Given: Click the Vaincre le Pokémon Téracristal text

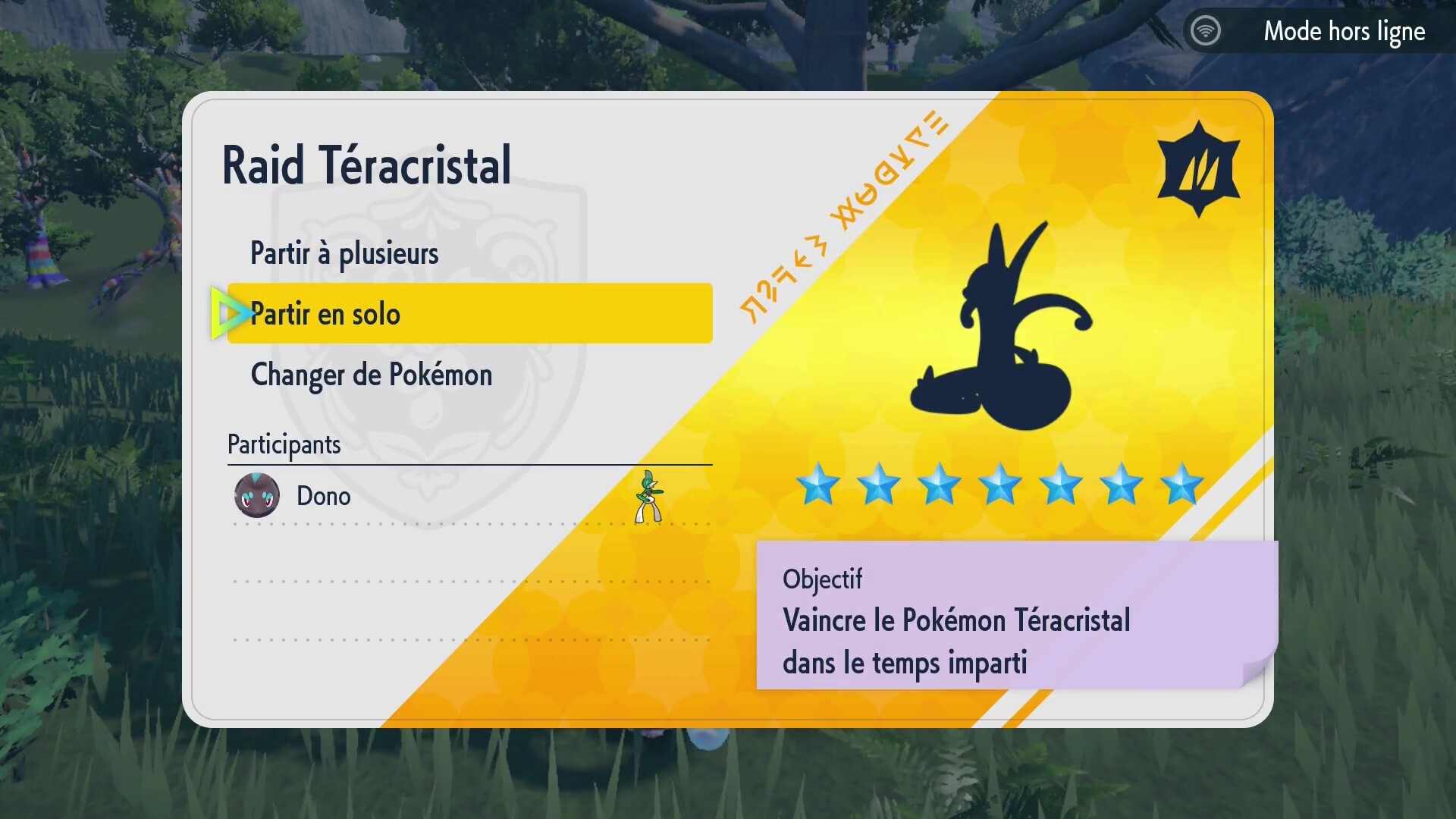Looking at the screenshot, I should pyautogui.click(x=957, y=620).
